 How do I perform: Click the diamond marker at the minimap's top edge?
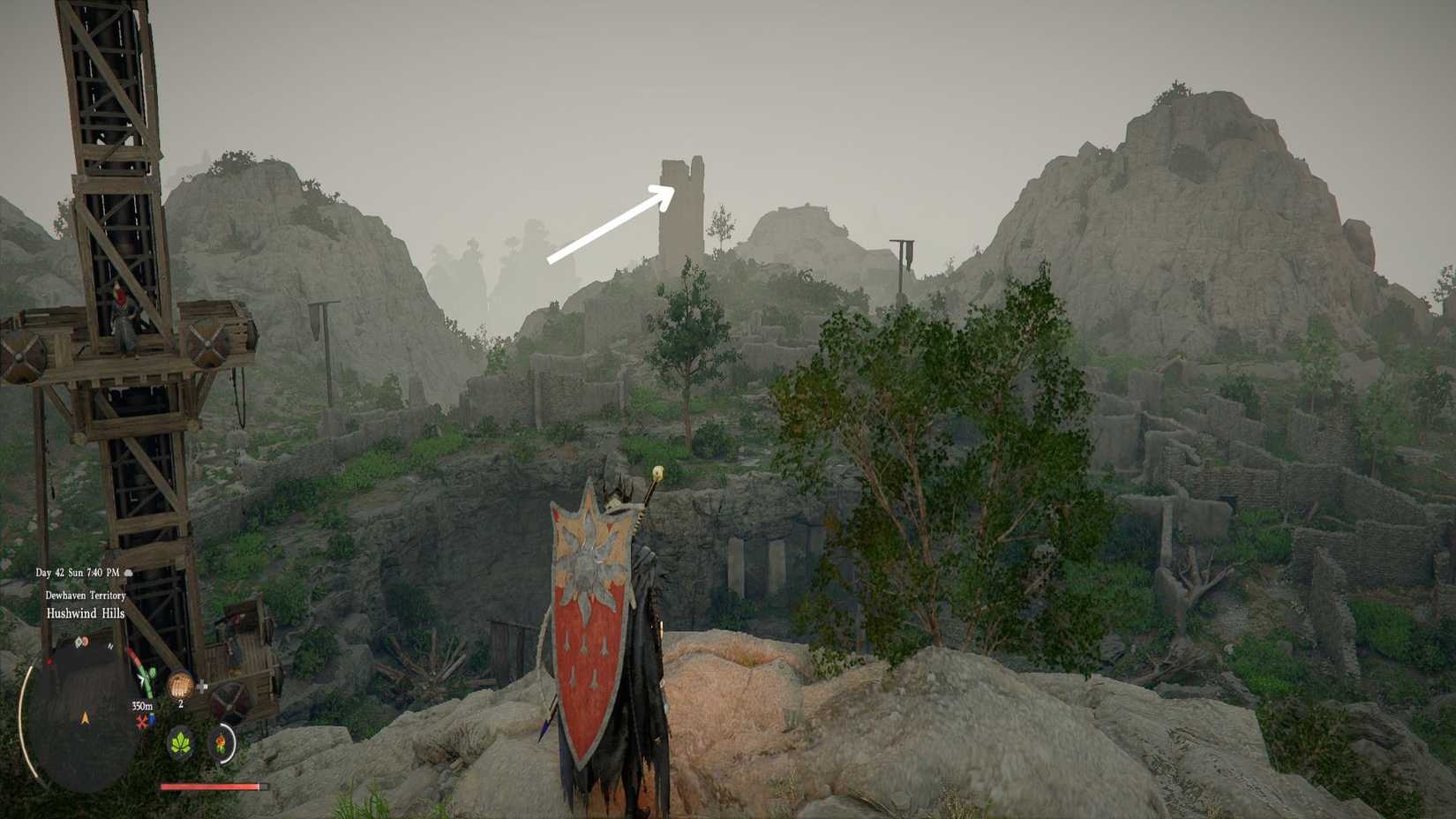click(79, 641)
